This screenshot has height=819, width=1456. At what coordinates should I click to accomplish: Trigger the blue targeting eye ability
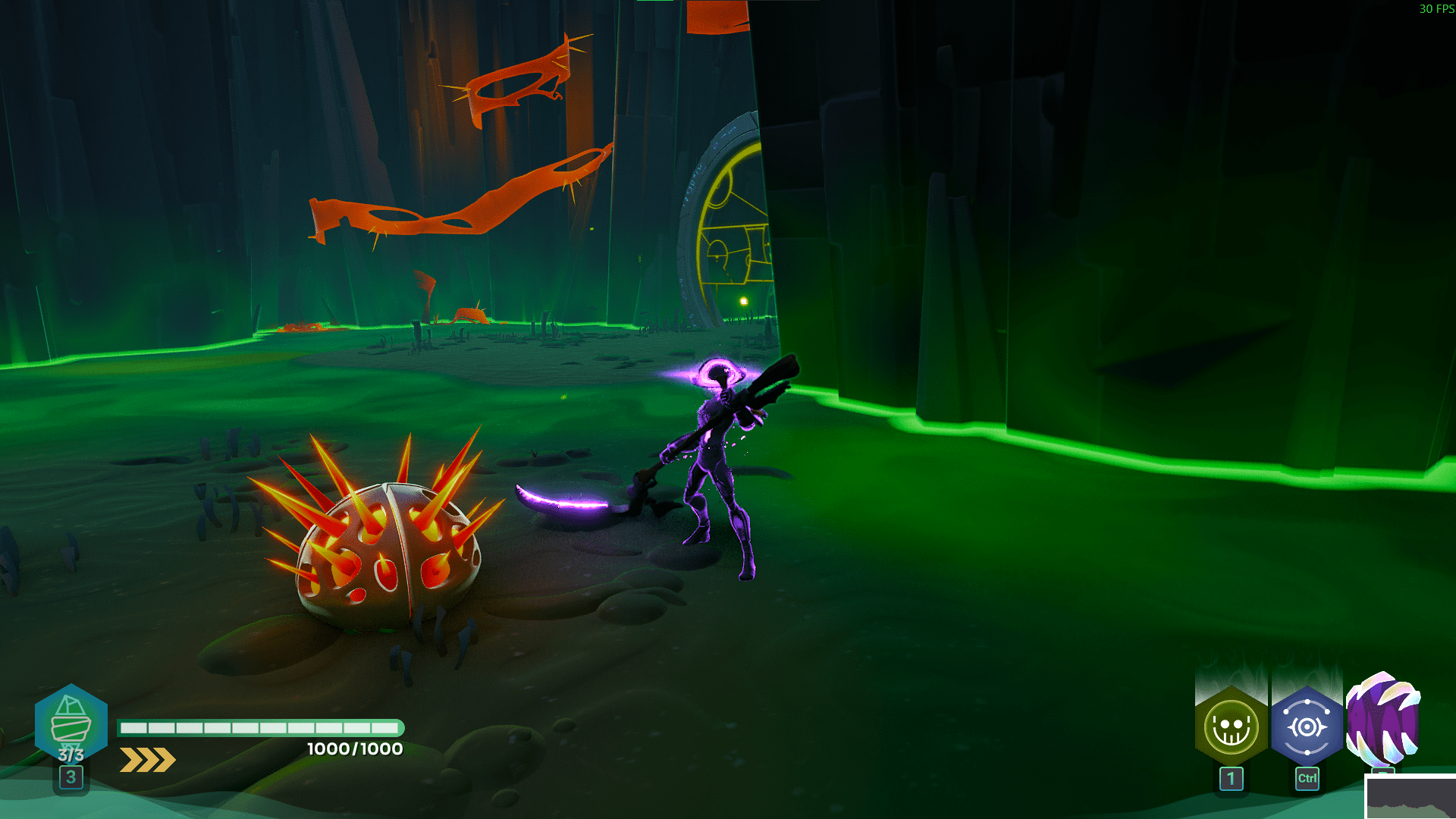tap(1307, 727)
